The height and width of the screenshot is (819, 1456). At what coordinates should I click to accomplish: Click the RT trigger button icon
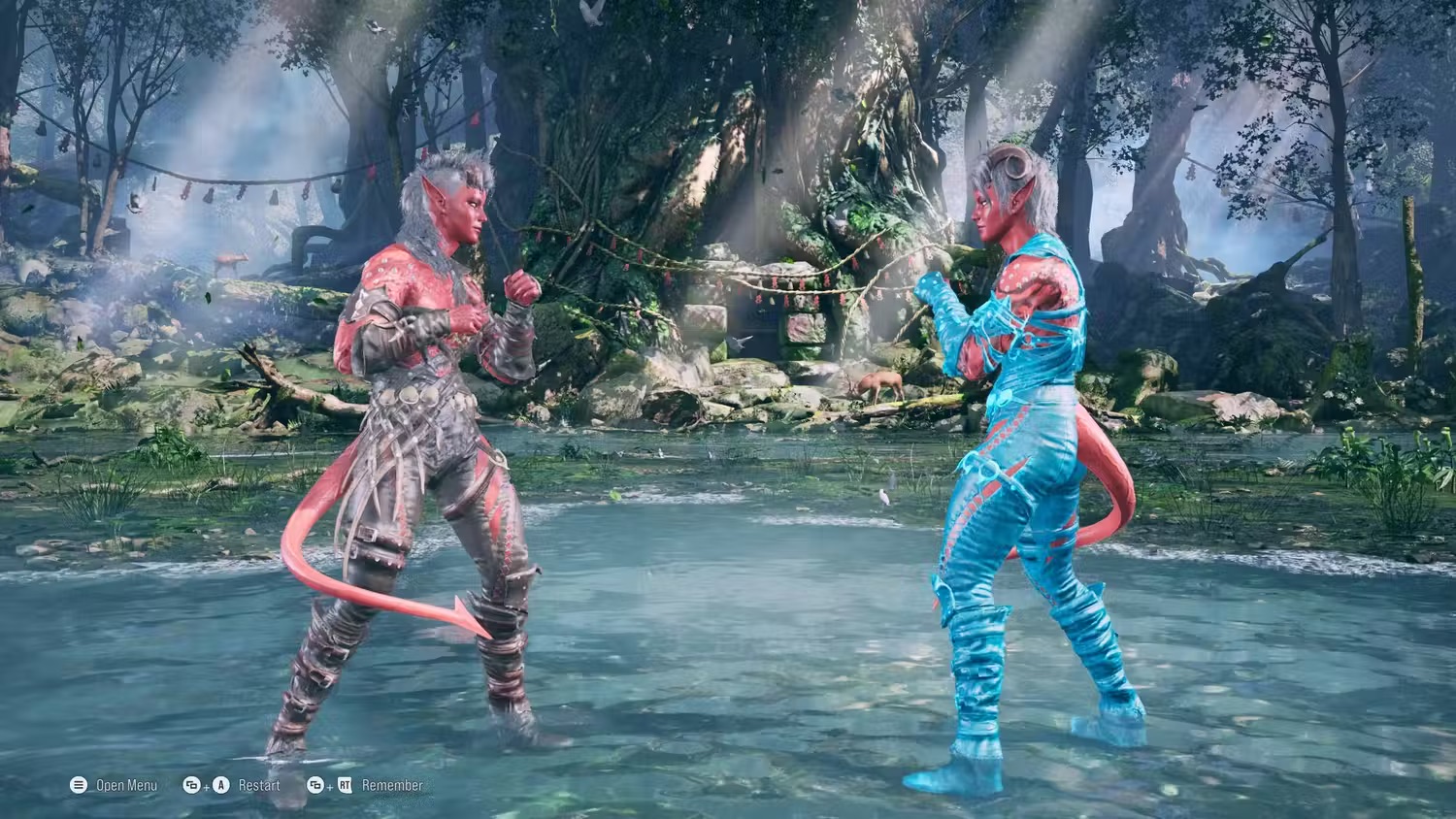pyautogui.click(x=345, y=786)
